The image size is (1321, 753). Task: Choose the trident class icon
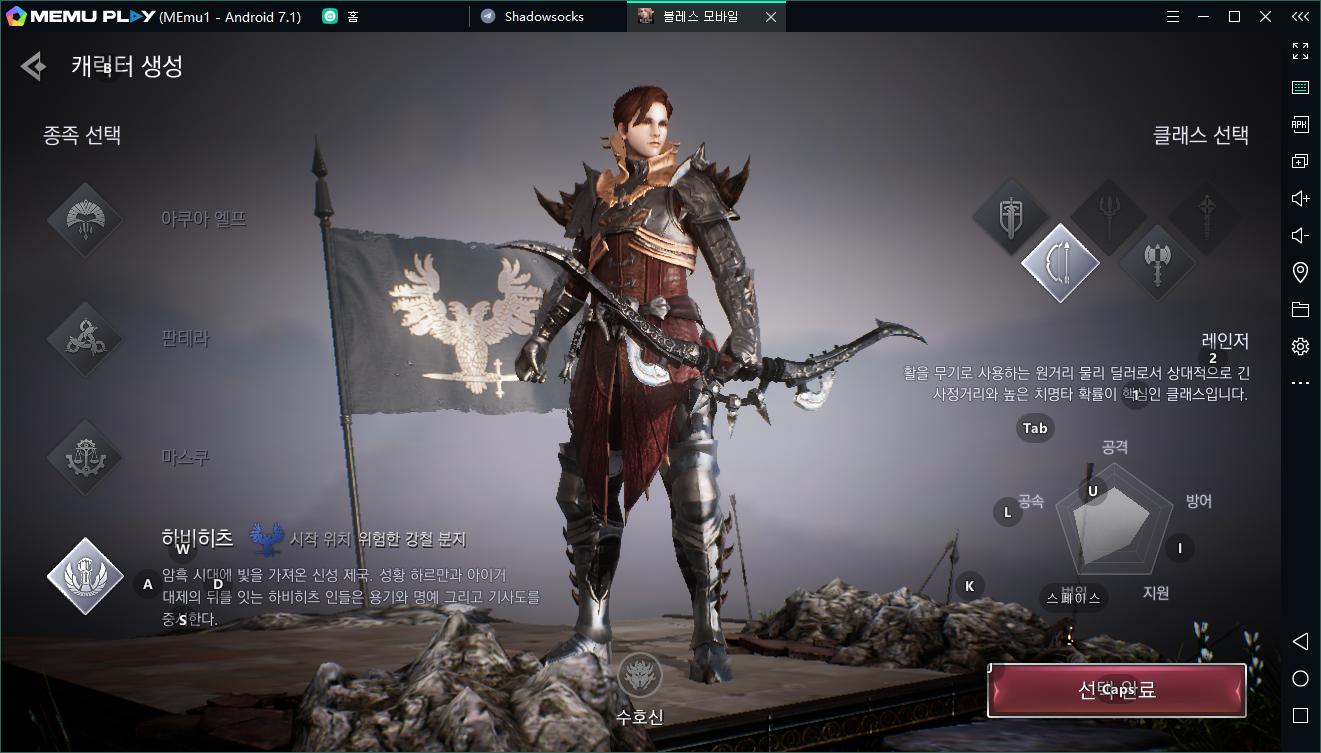[1108, 215]
